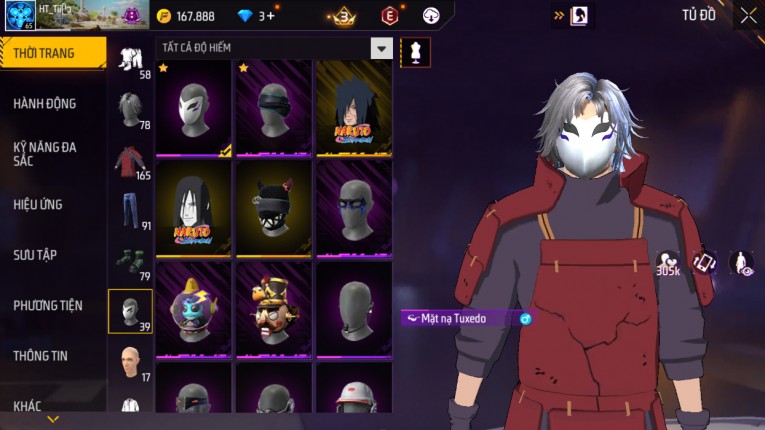765x430 pixels.
Task: Show the hairstyle category with 78 items
Action: 131,110
